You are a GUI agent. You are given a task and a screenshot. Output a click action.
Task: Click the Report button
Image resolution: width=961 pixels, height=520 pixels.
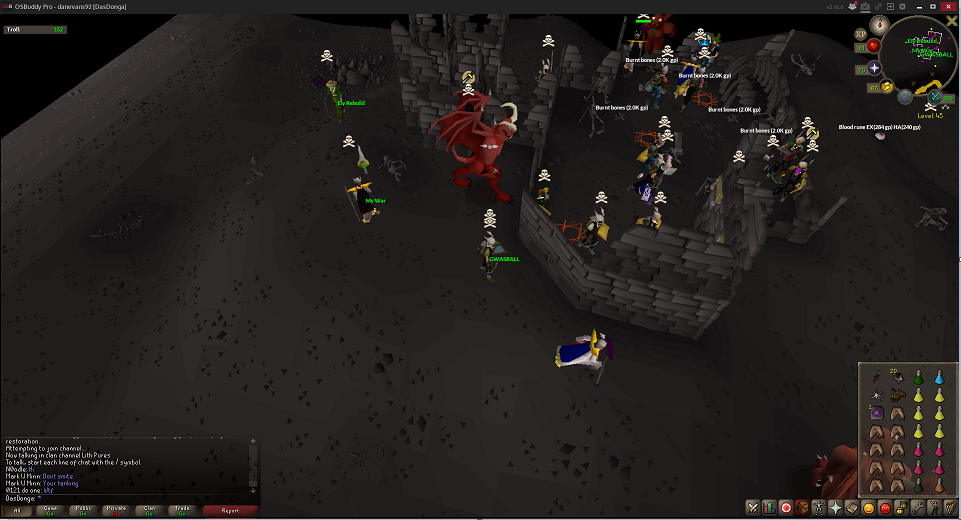tap(229, 510)
